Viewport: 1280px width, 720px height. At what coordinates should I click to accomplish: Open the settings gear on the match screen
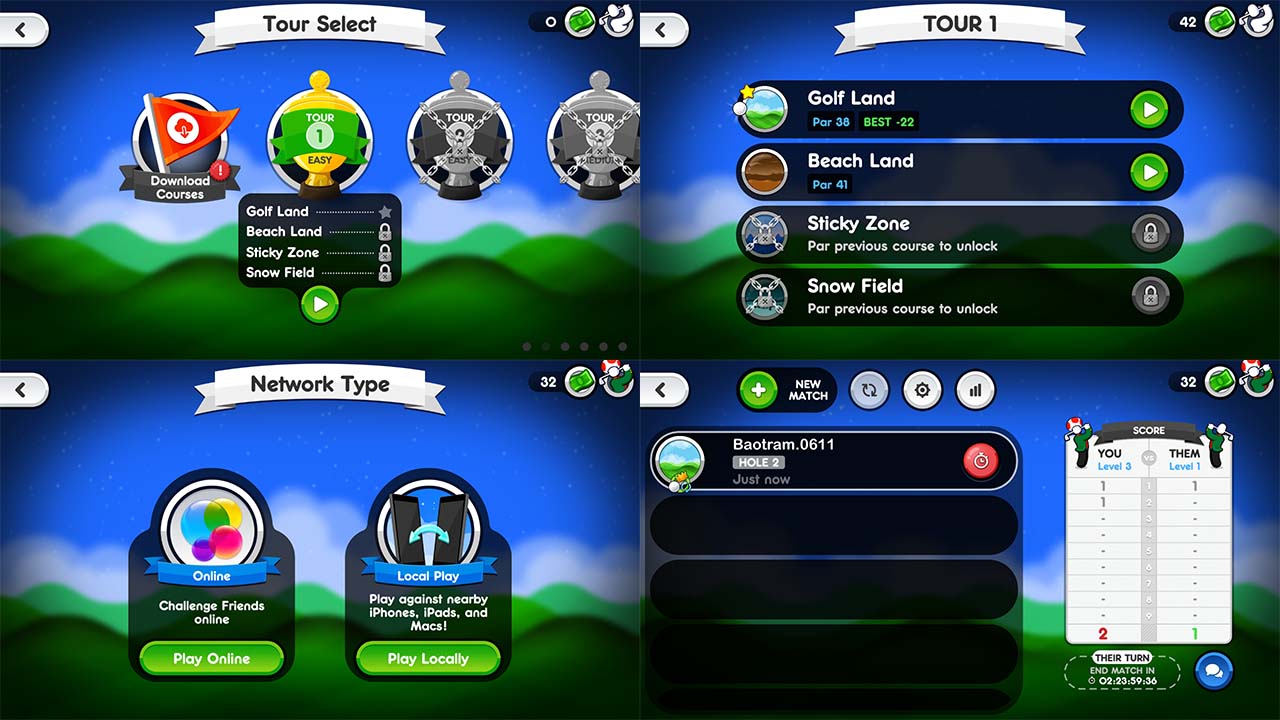922,390
